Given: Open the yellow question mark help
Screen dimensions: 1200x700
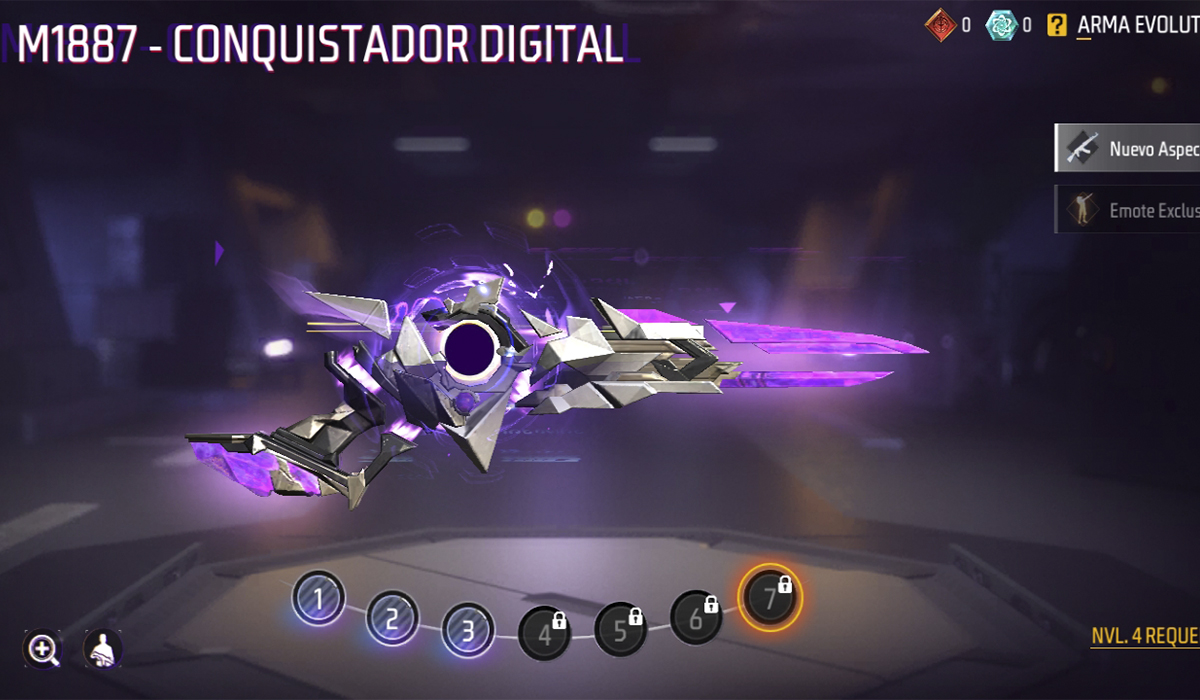Looking at the screenshot, I should (x=1056, y=26).
